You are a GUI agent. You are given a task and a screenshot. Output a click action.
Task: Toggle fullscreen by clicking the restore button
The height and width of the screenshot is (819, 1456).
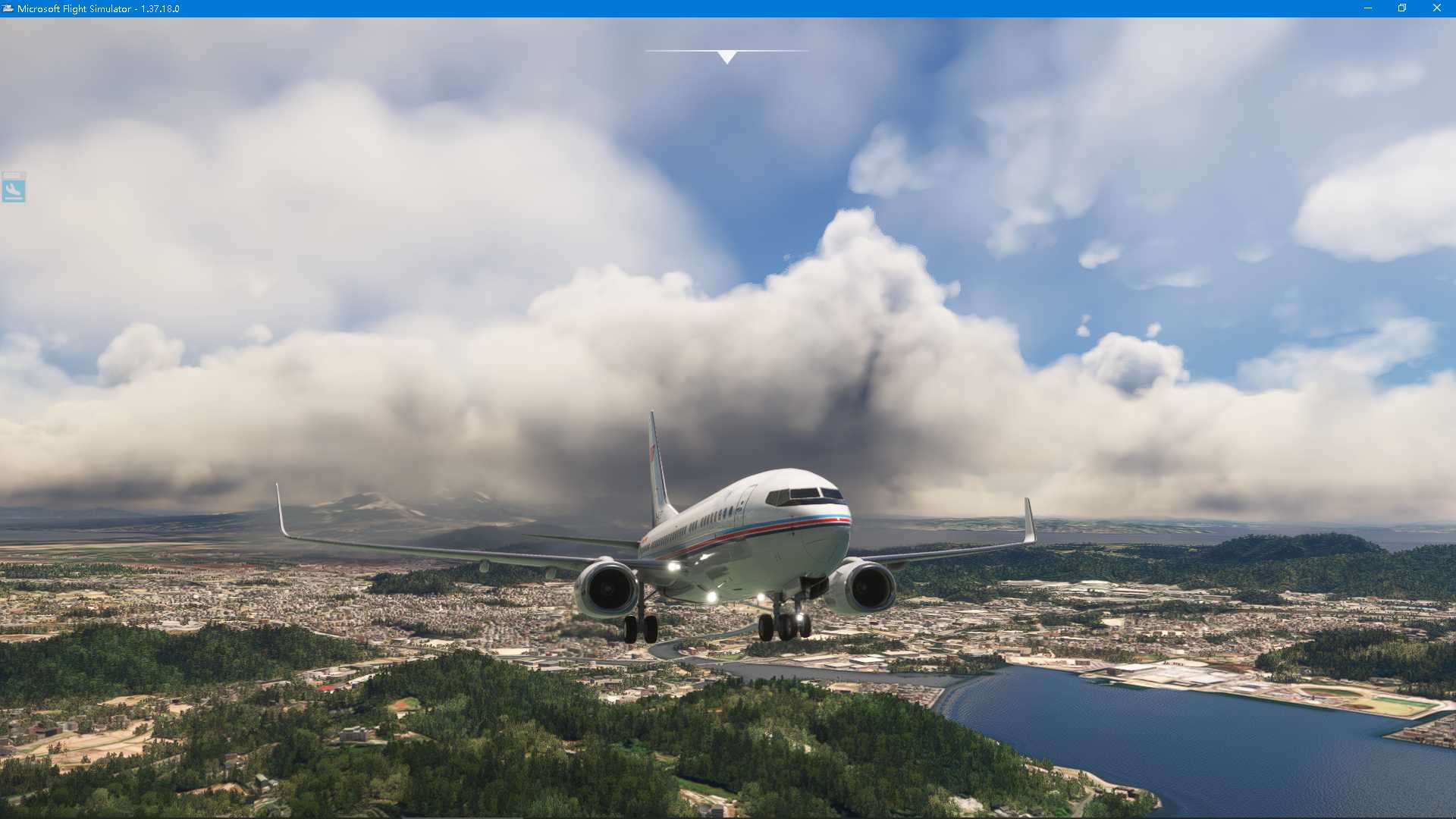(1401, 8)
